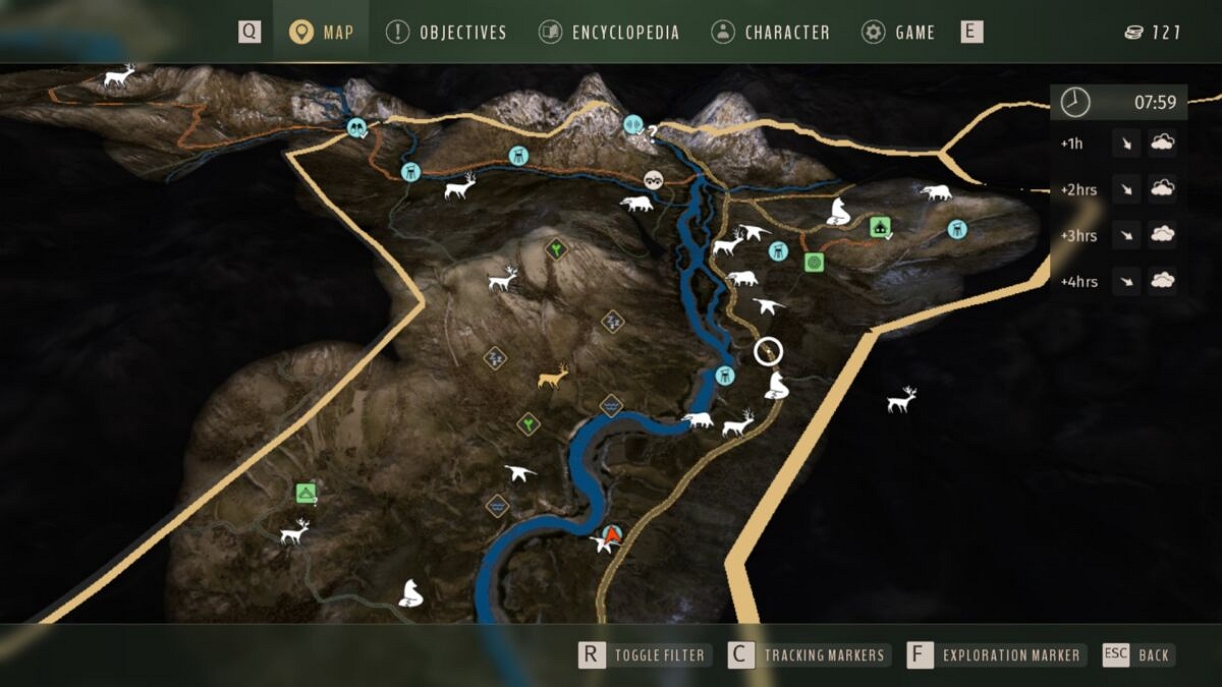Go to the Character tab
This screenshot has height=687, width=1222.
pyautogui.click(x=770, y=32)
